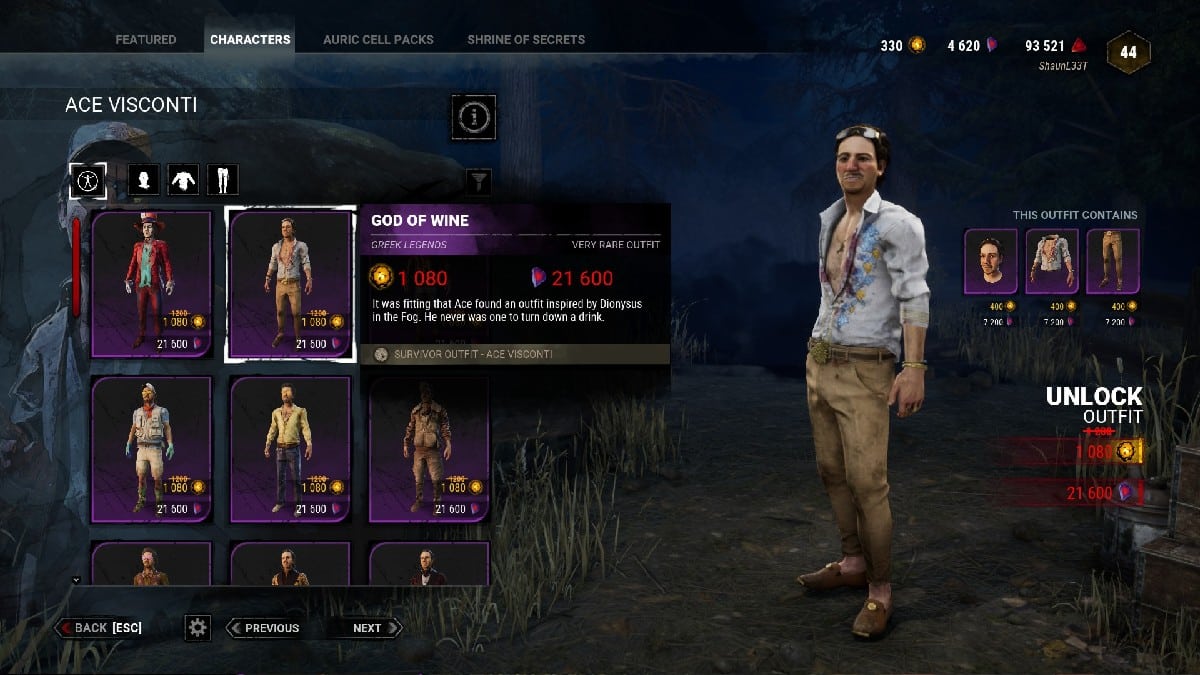Image resolution: width=1200 pixels, height=675 pixels.
Task: Filter by legs cosmetics
Action: (222, 180)
